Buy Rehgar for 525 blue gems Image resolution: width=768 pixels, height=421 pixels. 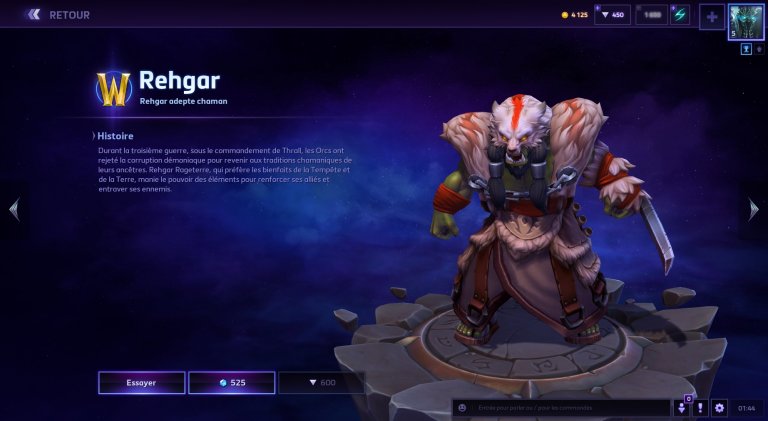click(231, 382)
